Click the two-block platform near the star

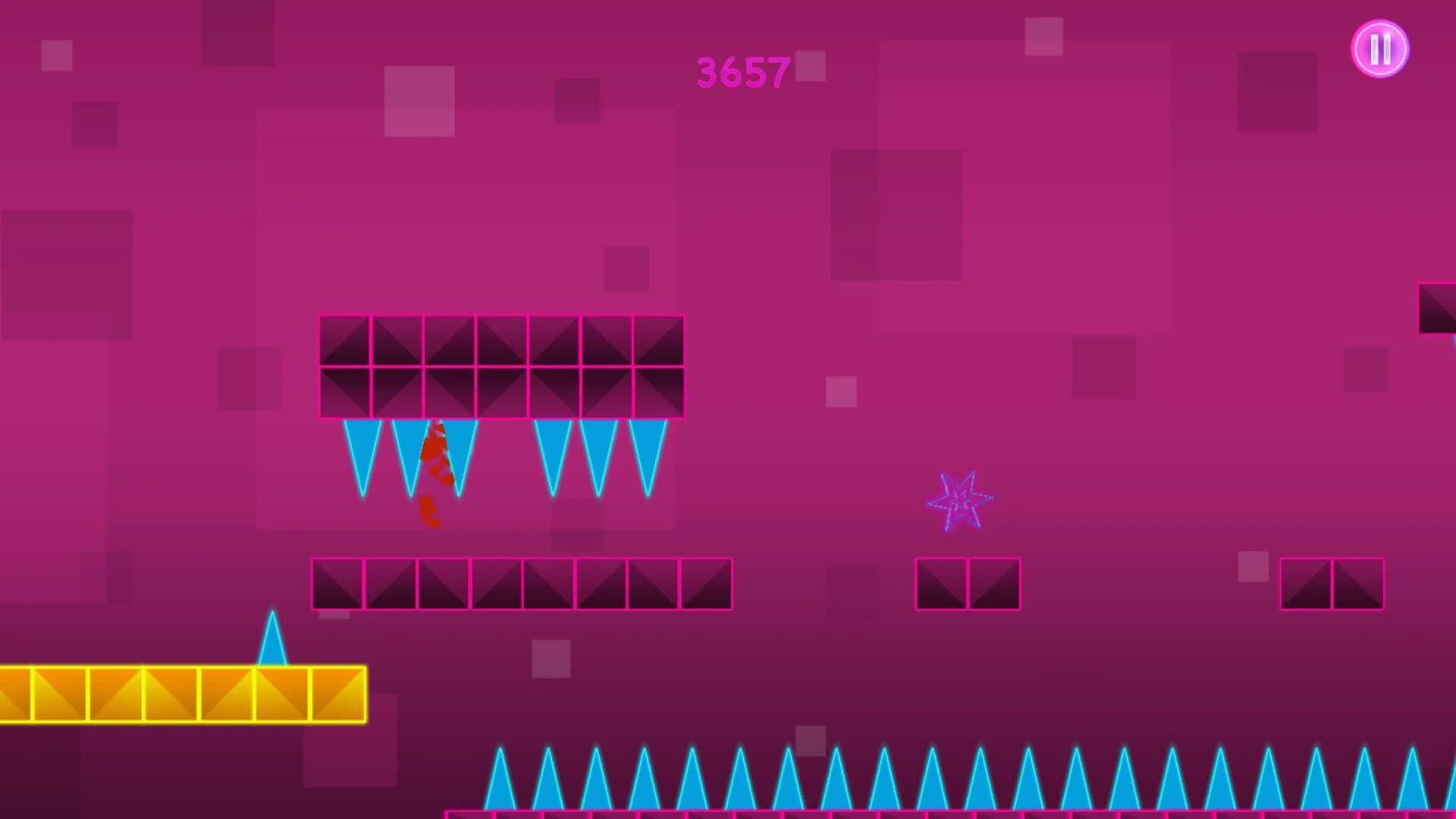pos(967,584)
